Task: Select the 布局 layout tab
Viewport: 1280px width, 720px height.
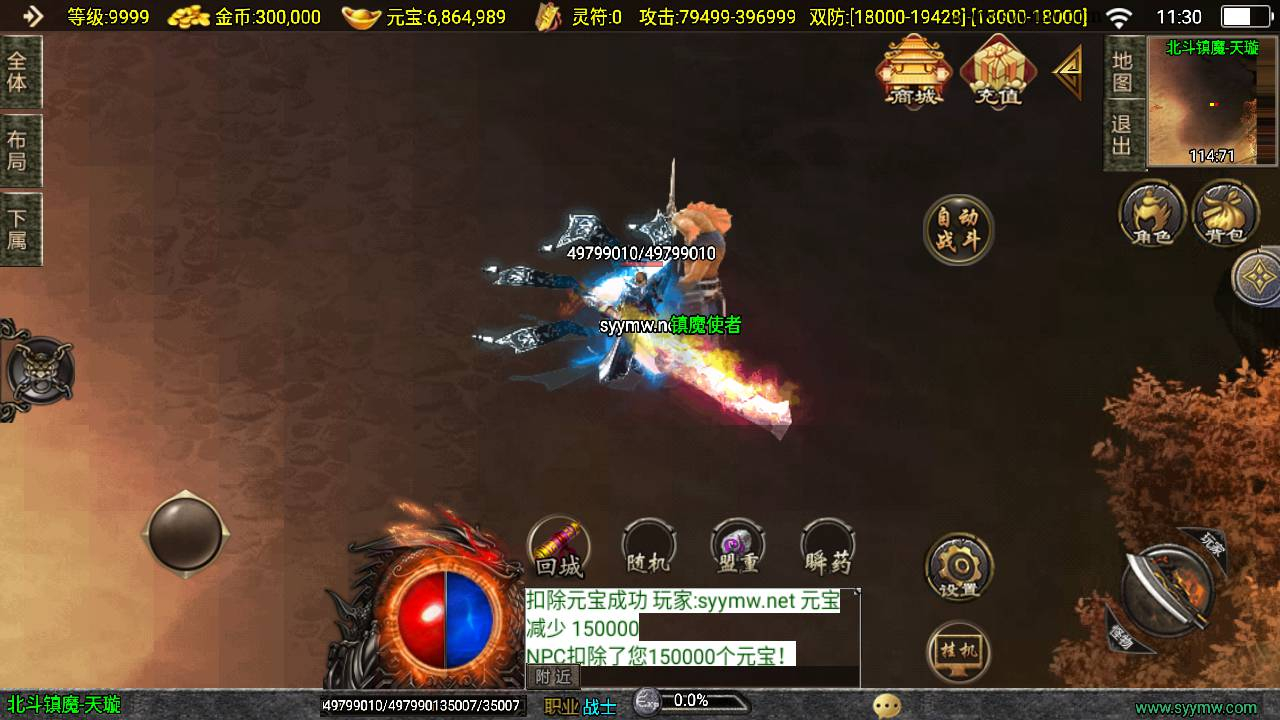Action: tap(18, 151)
